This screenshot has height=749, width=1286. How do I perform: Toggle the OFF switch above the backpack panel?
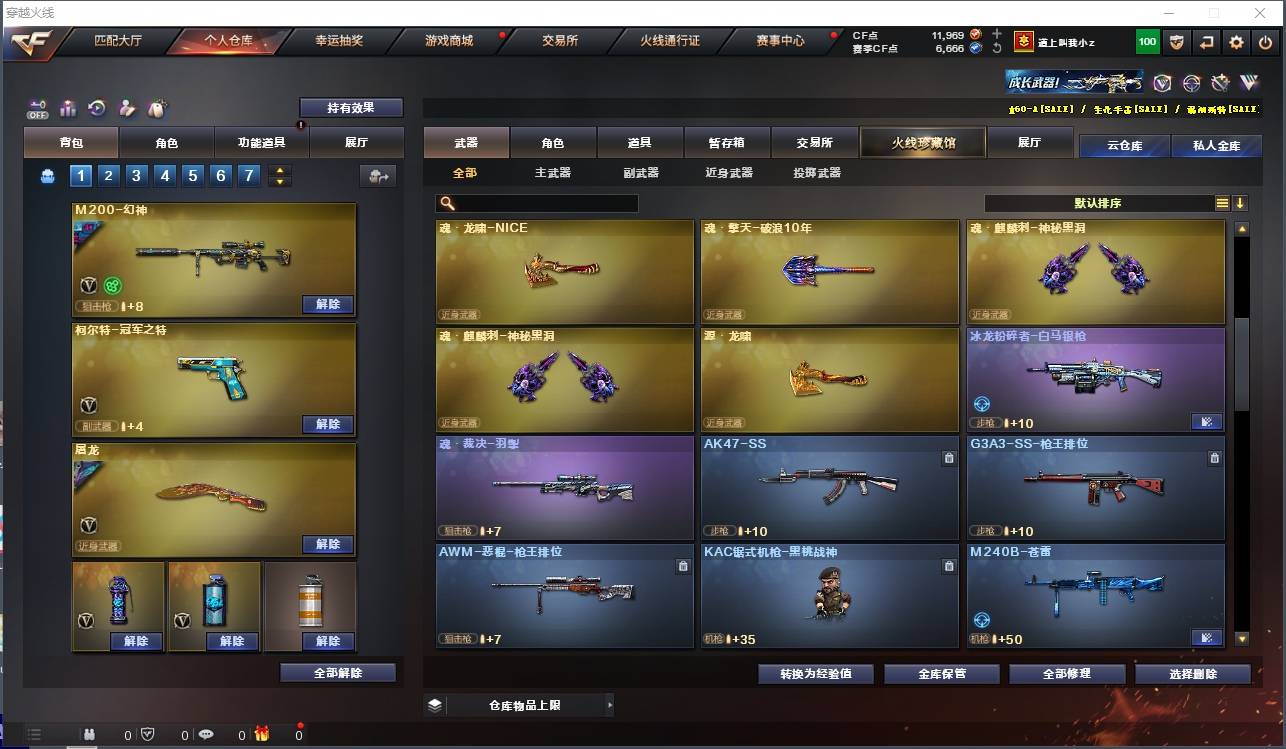point(38,109)
